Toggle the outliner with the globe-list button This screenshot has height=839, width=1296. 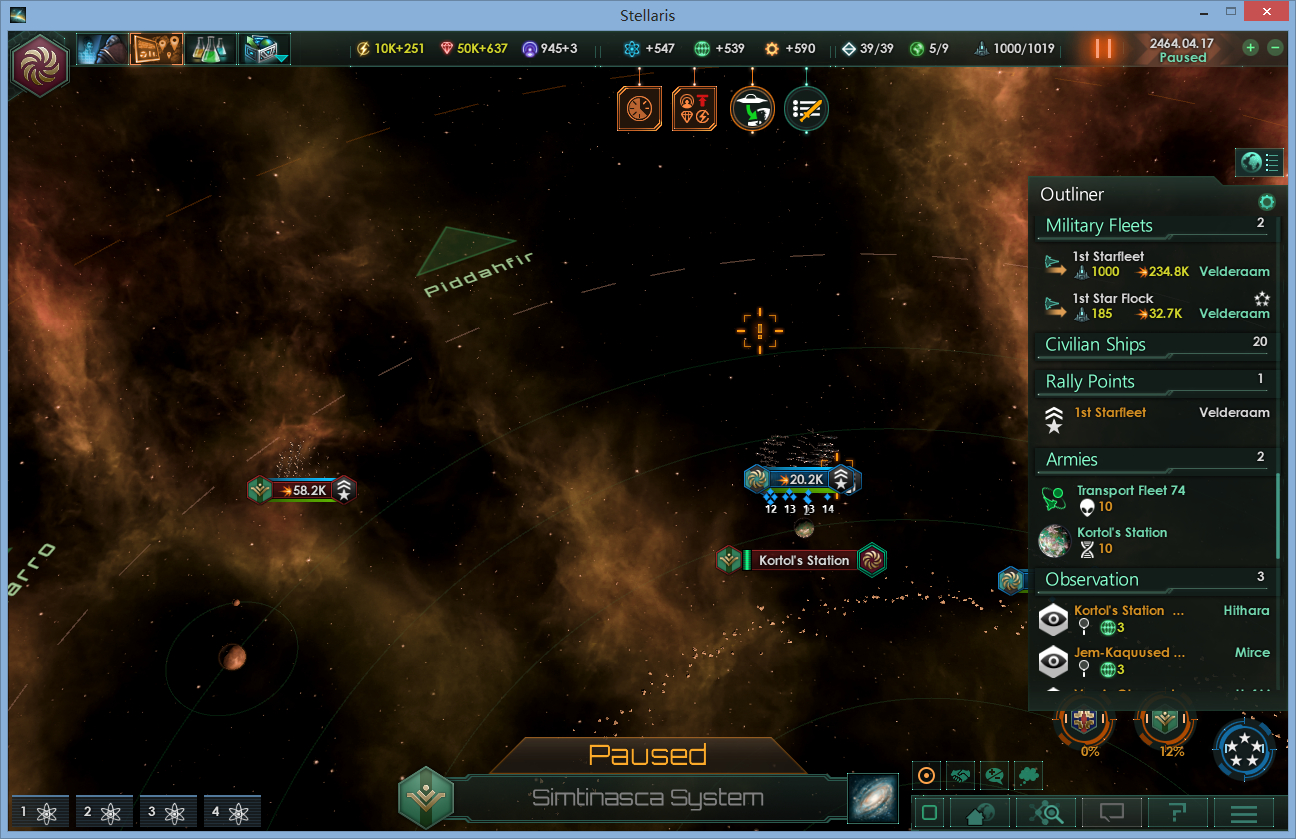pos(1259,161)
